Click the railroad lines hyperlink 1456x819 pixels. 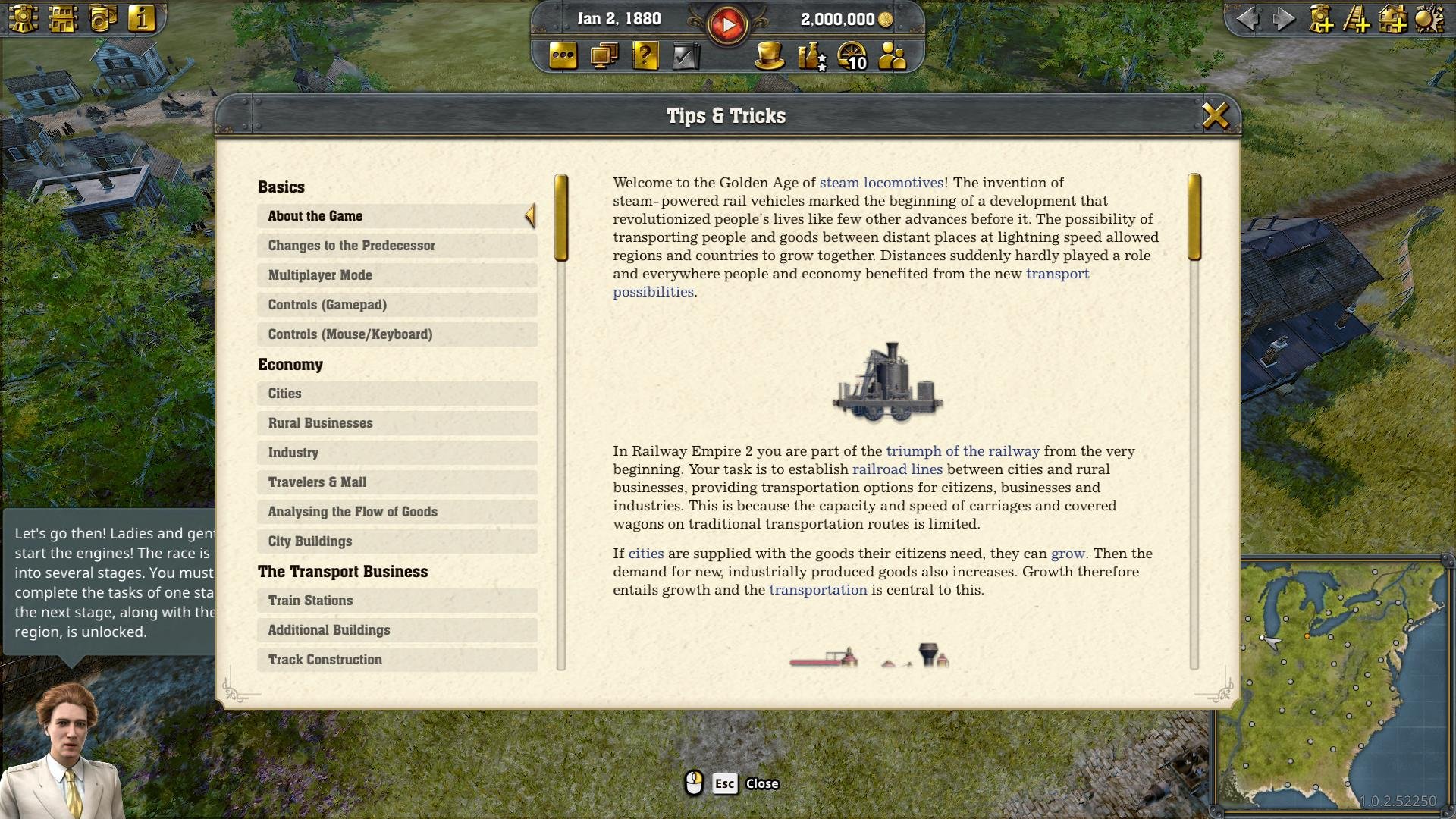(897, 469)
